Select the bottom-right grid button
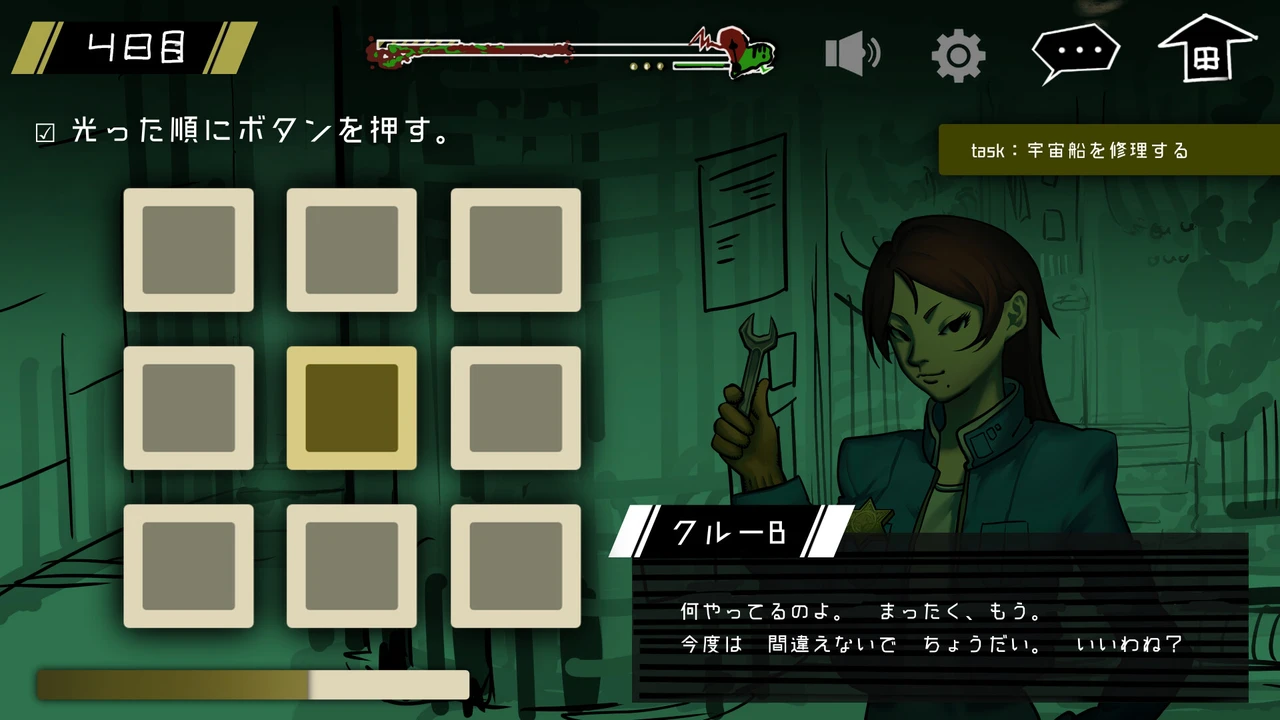Screen dimensions: 1280x720 515,566
